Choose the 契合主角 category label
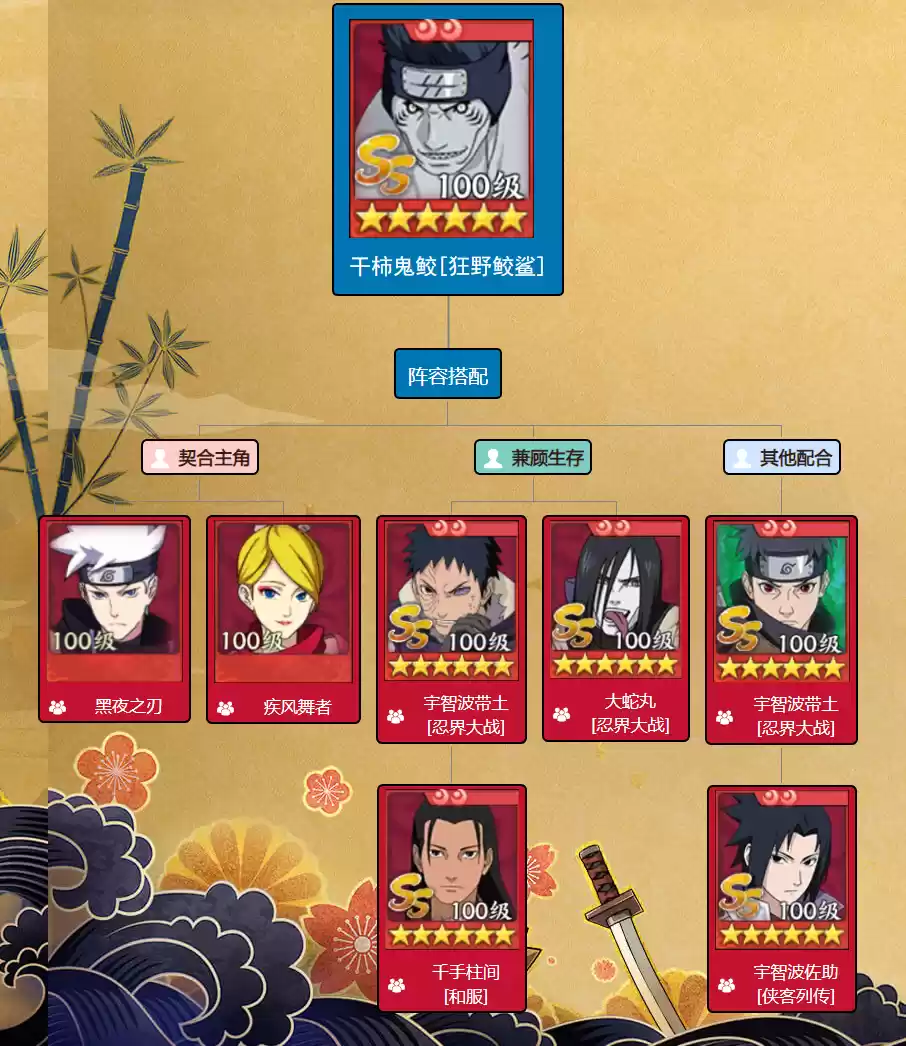This screenshot has width=906, height=1046. (x=200, y=458)
